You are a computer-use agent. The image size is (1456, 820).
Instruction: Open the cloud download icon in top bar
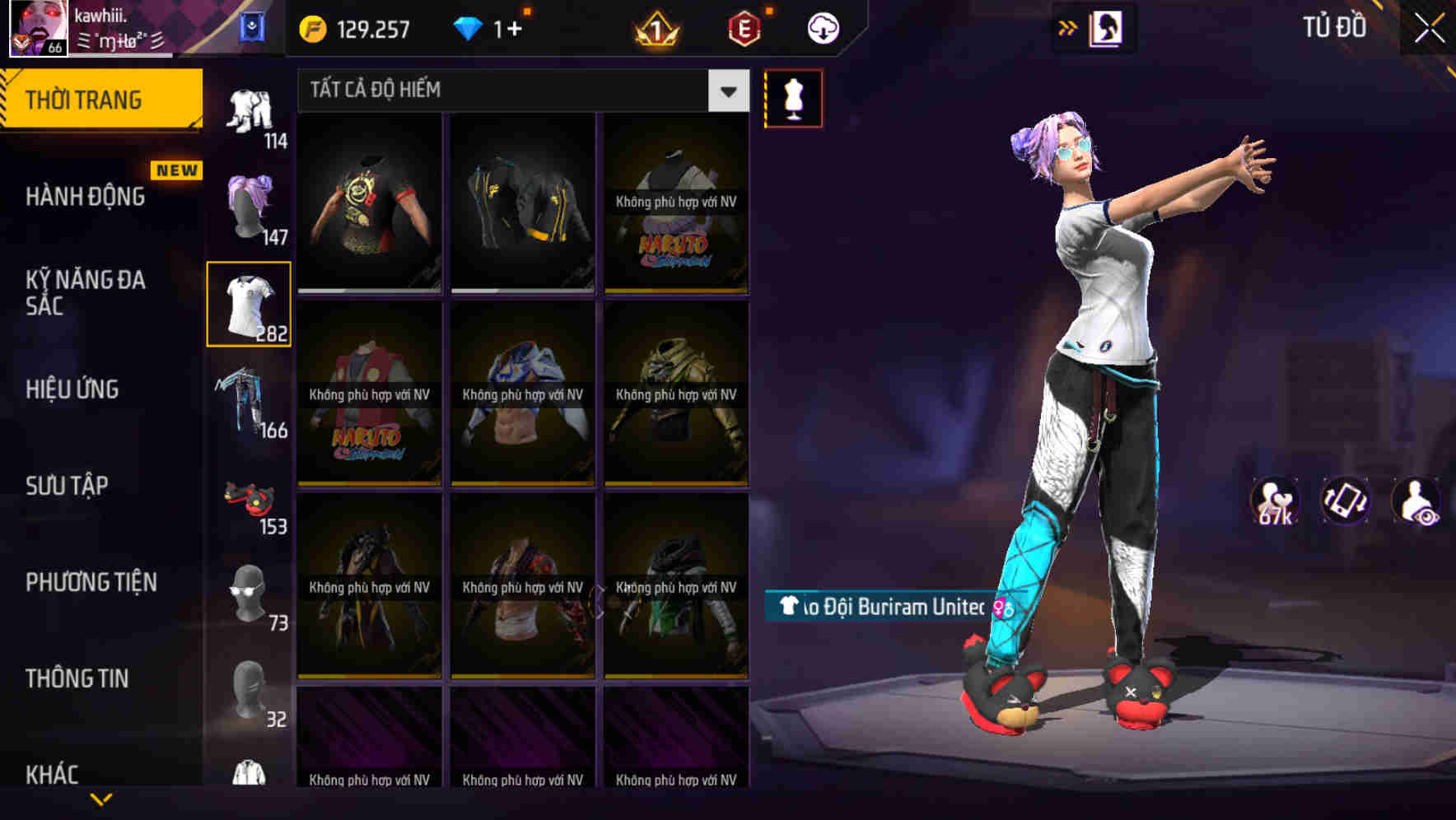click(824, 26)
